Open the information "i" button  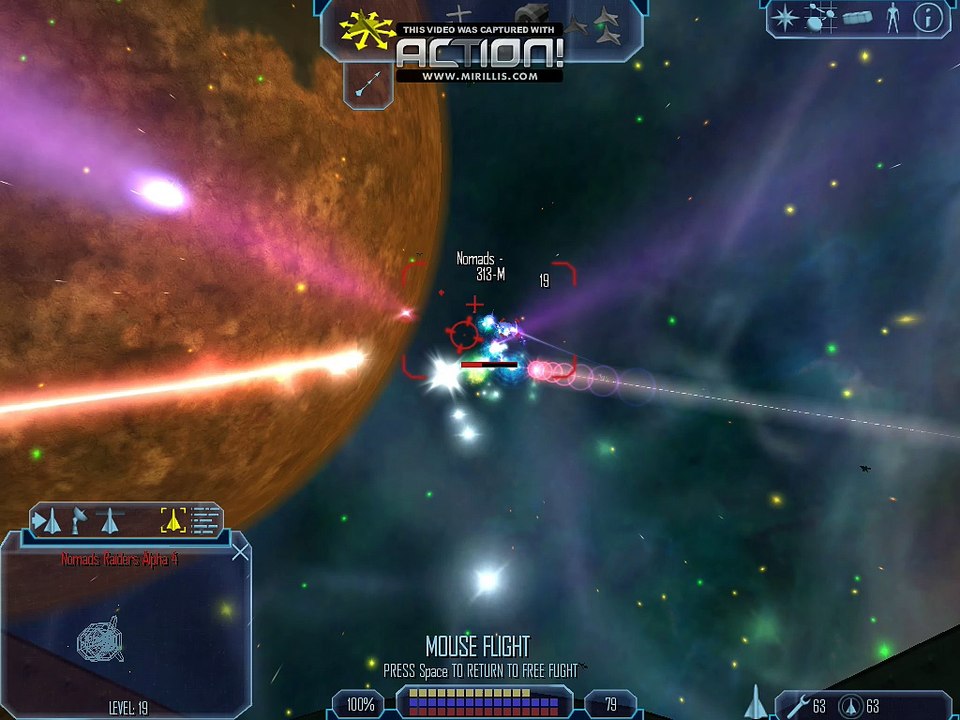click(928, 18)
